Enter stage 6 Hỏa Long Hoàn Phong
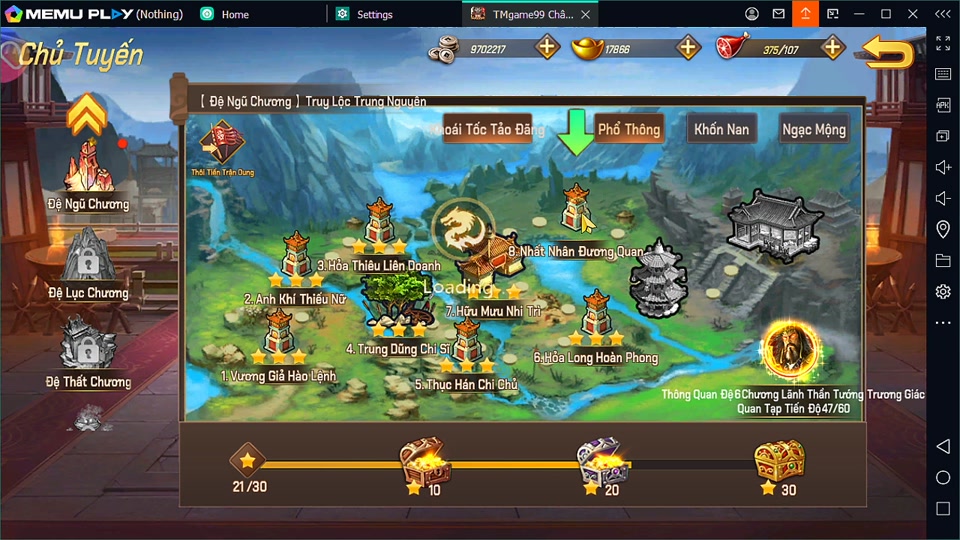960x540 pixels. (x=596, y=316)
